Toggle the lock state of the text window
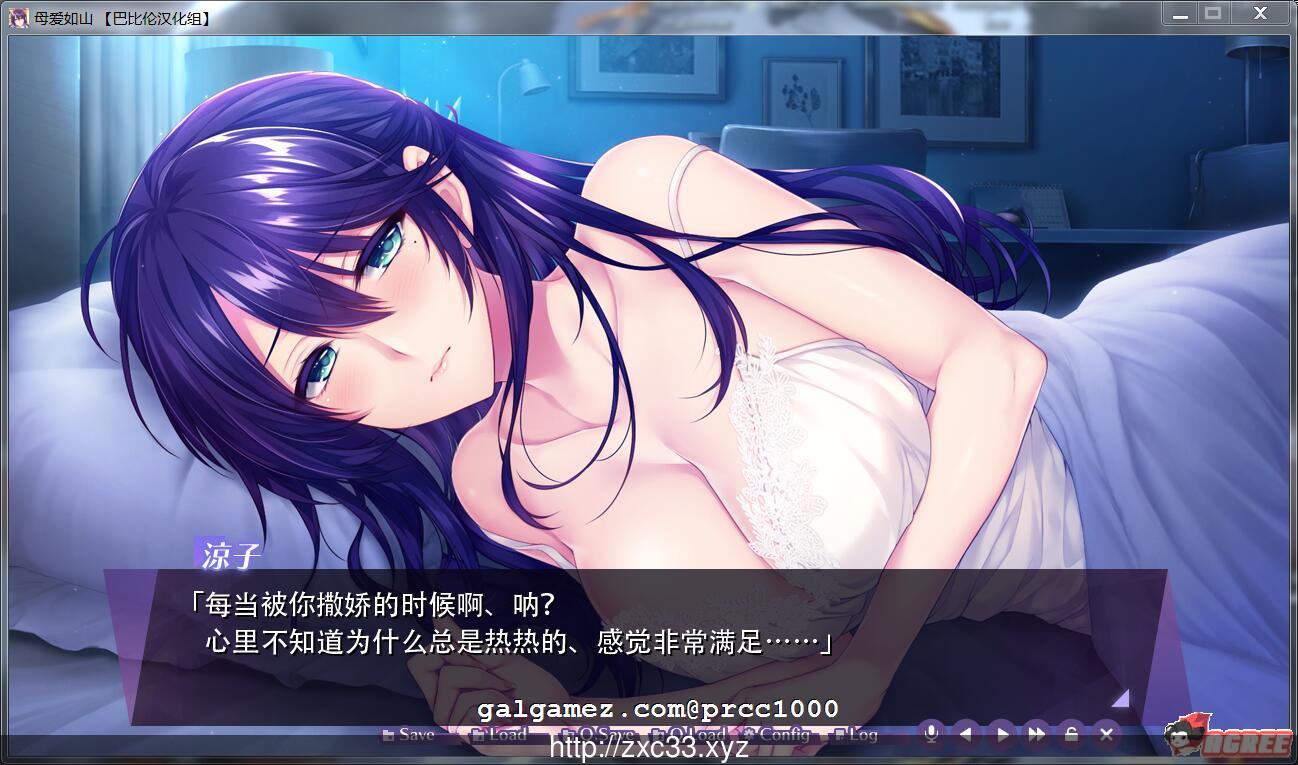 pyautogui.click(x=1070, y=734)
